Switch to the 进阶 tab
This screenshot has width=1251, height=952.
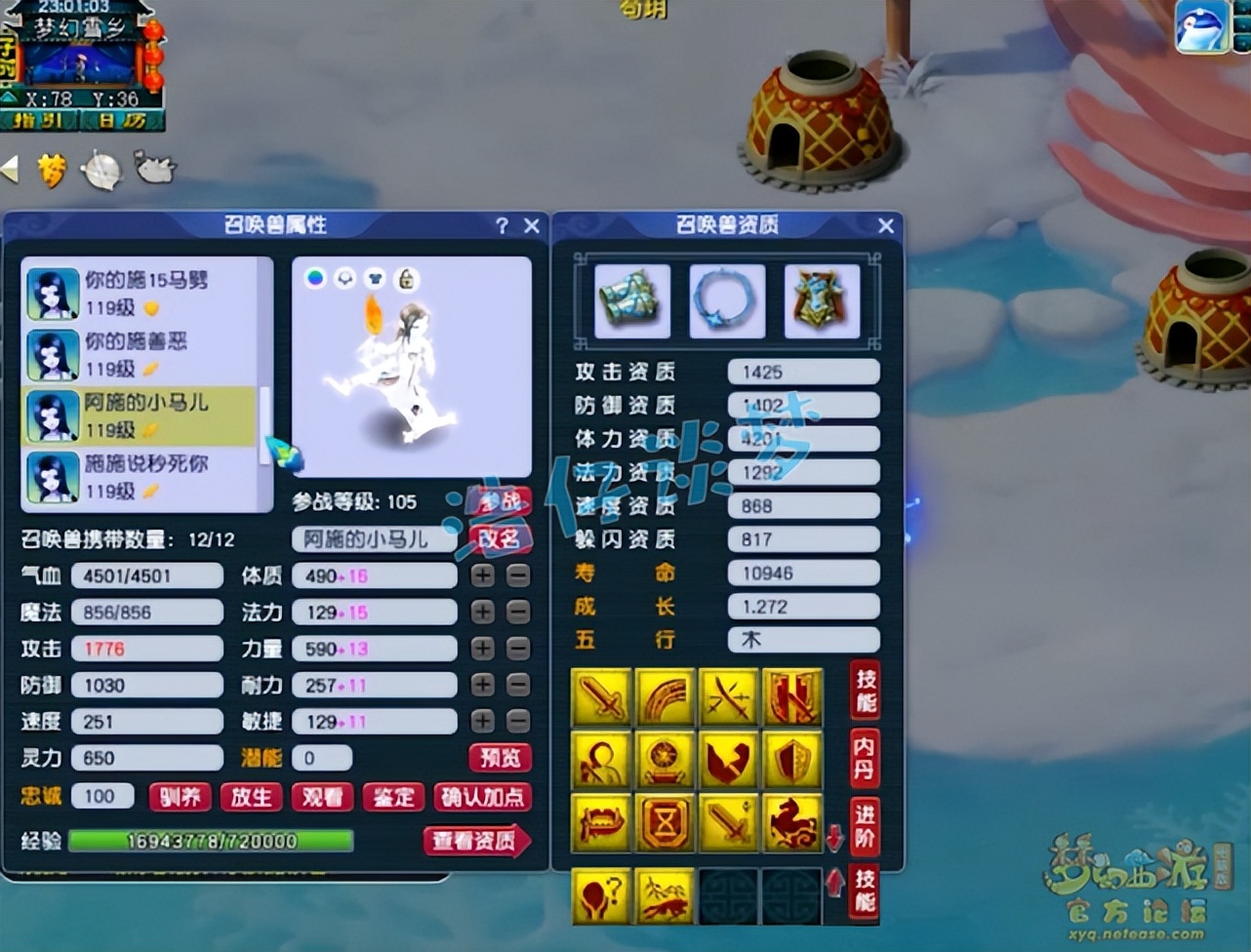(864, 825)
